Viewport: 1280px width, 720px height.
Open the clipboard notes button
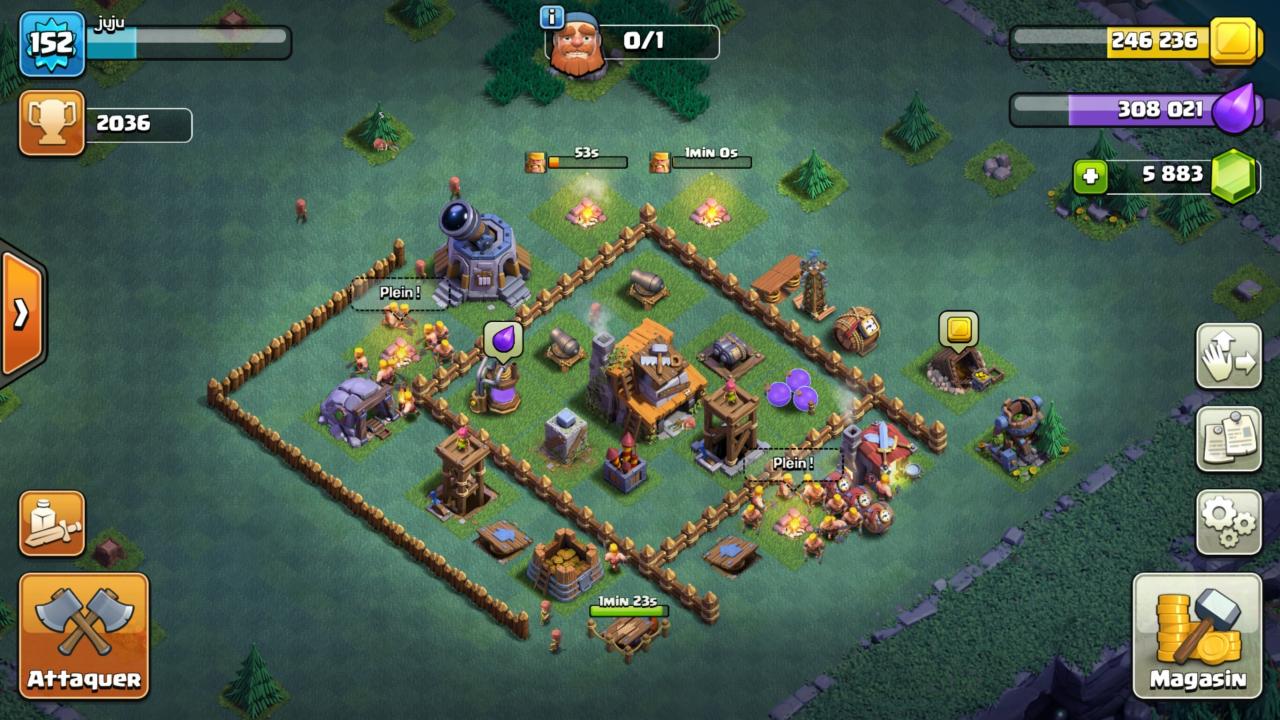pyautogui.click(x=1228, y=439)
